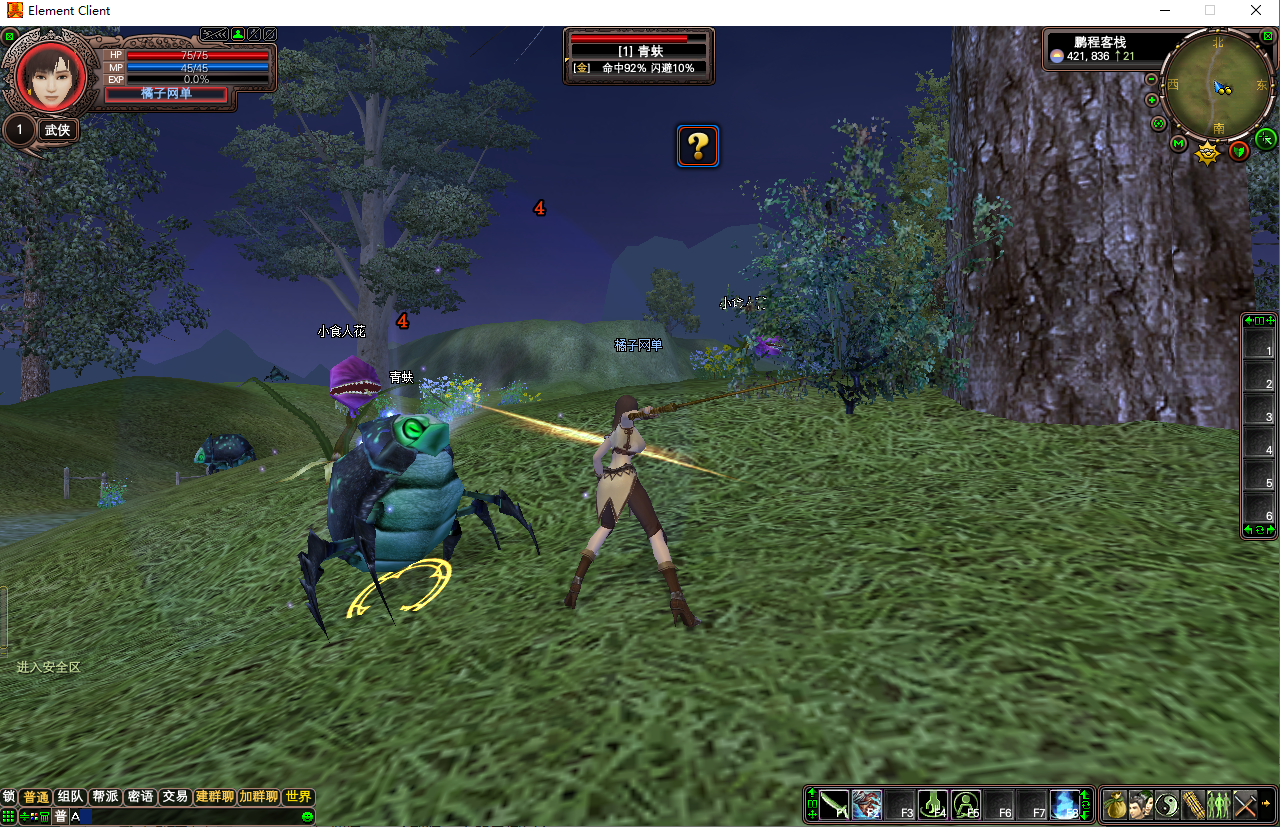Trigger the meditation skill on F5
The image size is (1280, 827).
pos(966,804)
